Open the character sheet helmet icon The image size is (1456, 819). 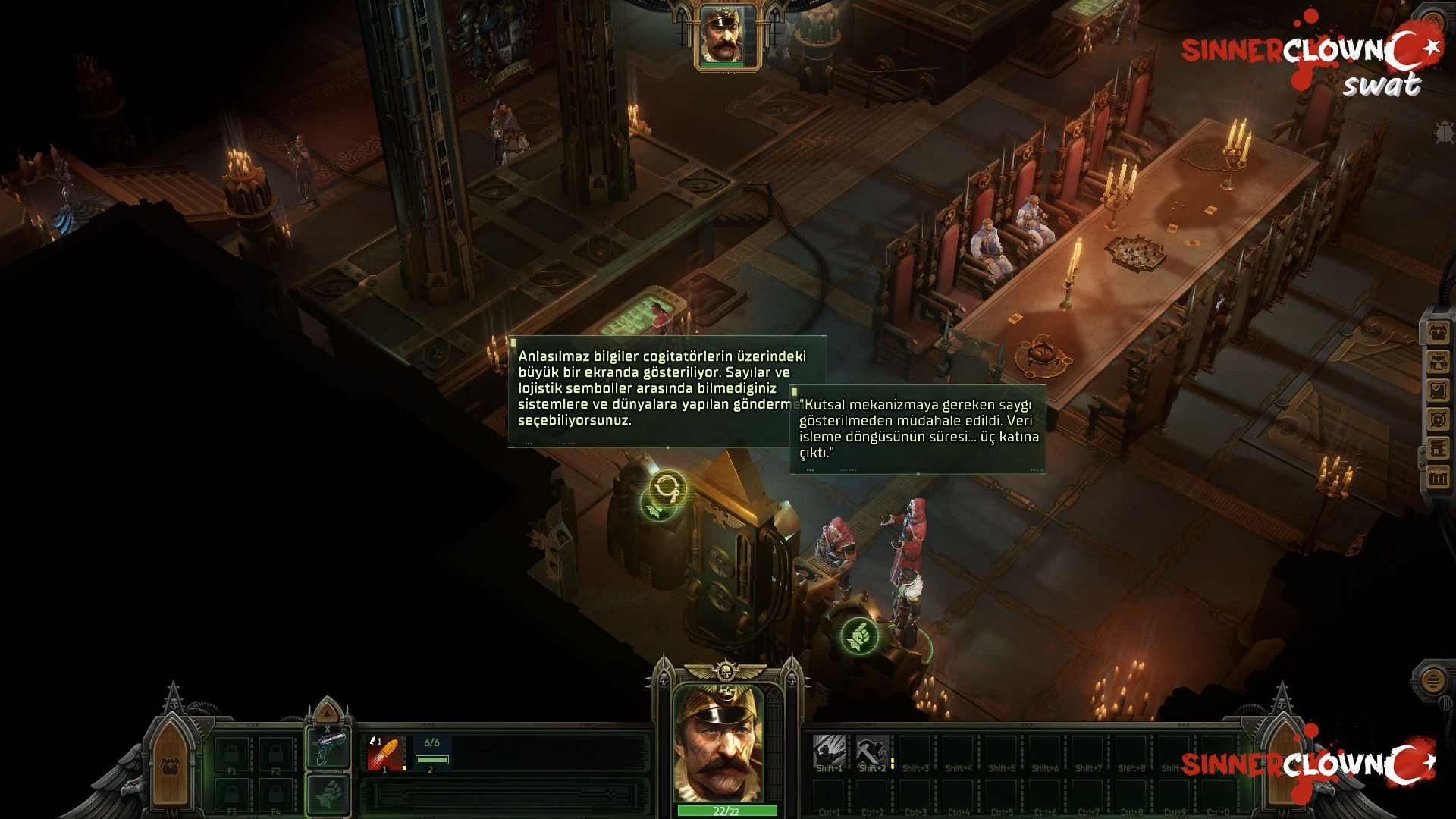(x=1438, y=362)
